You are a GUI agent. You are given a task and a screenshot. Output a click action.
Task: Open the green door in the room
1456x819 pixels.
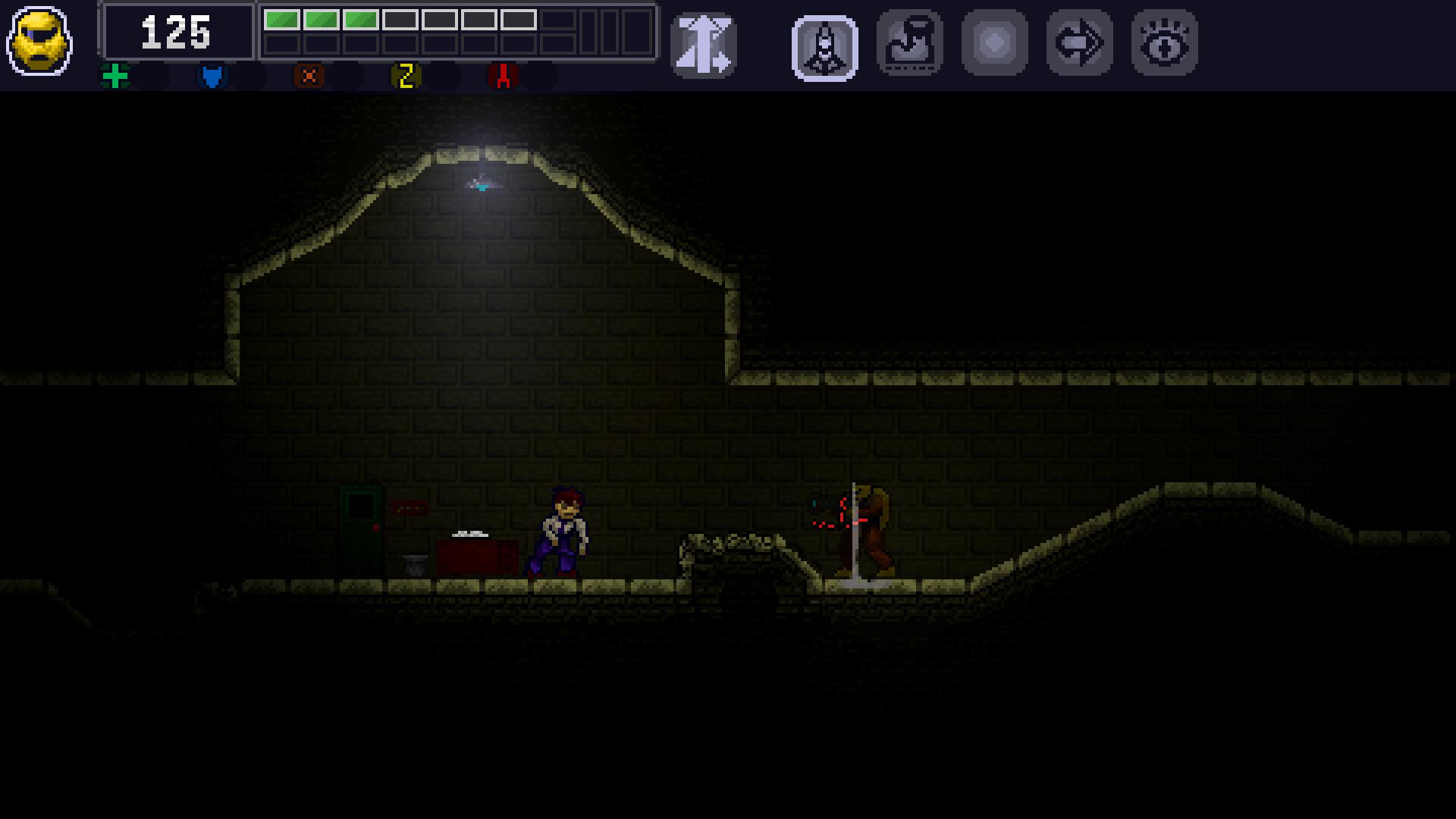[360, 527]
